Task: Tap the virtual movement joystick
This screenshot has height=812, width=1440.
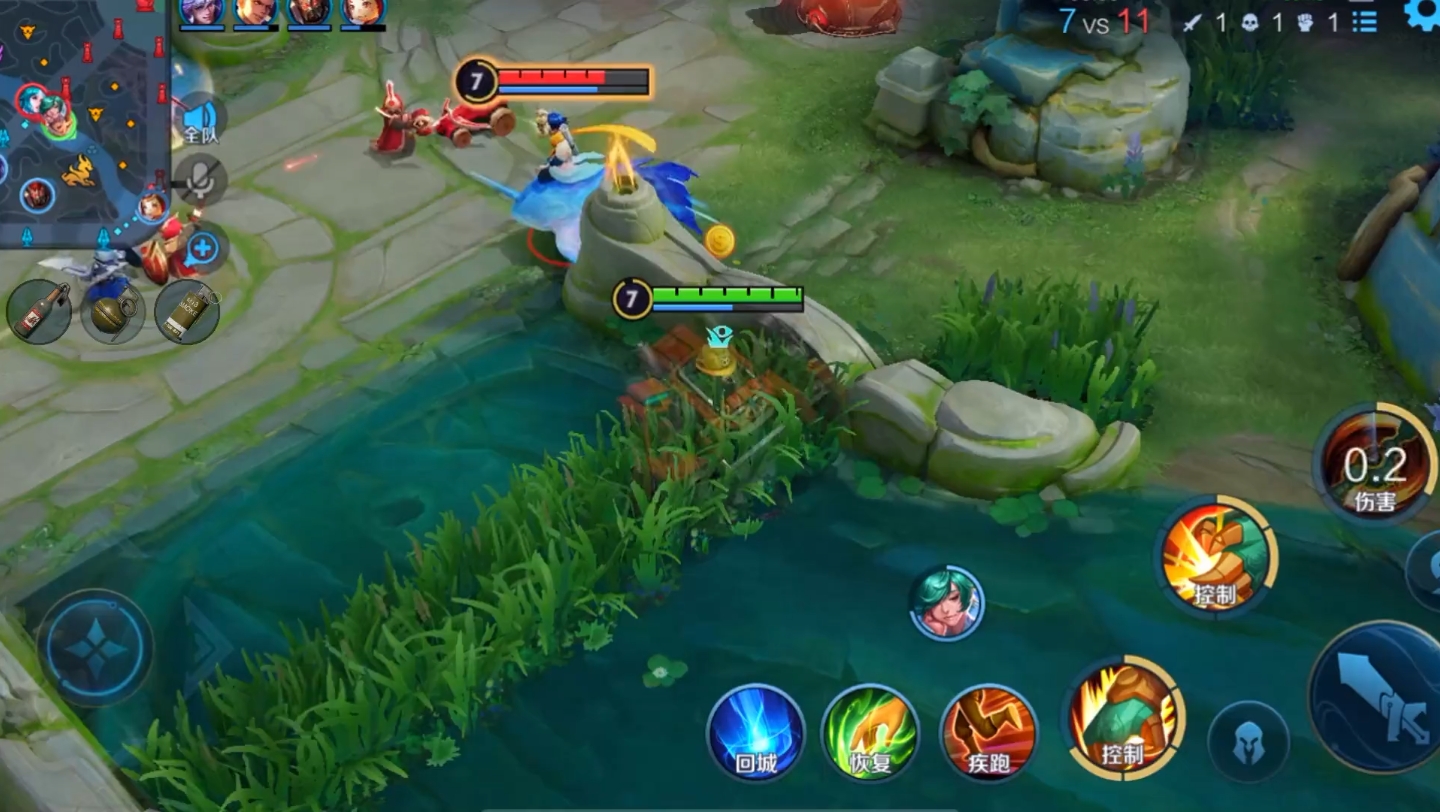Action: coord(96,647)
